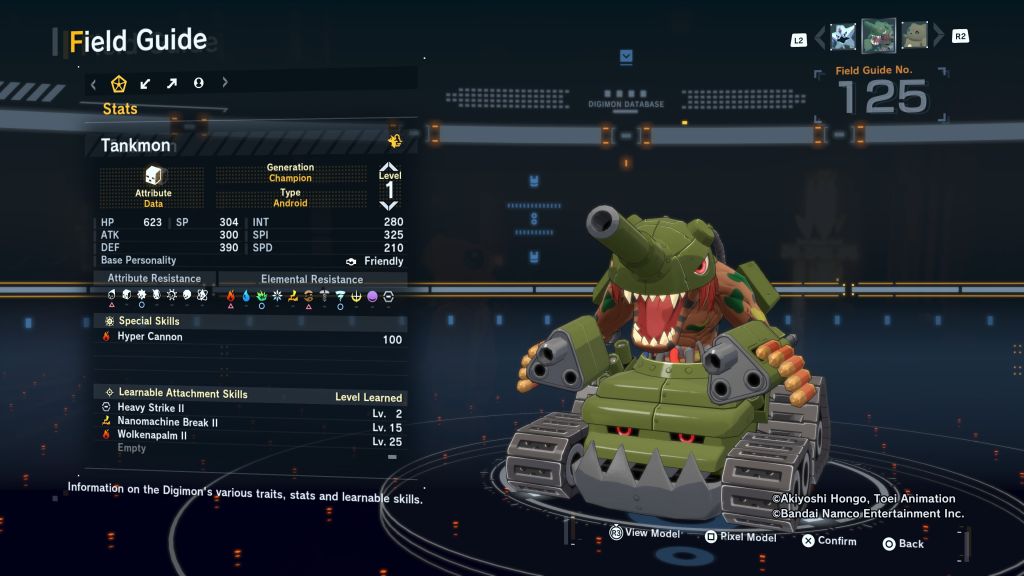Click the yellow Digimon icon beside Tankmon's name
Image resolution: width=1024 pixels, height=576 pixels.
[395, 141]
